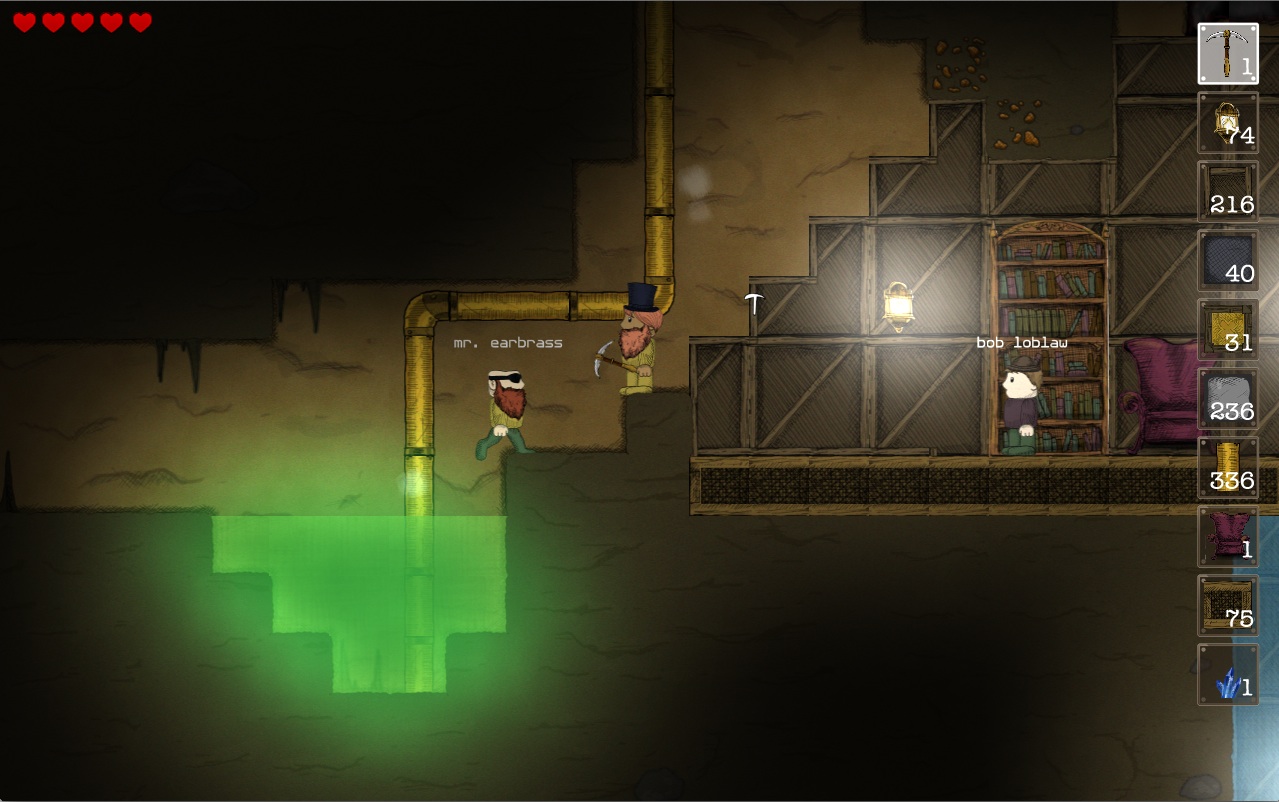This screenshot has height=802, width=1279.
Task: Choose the blue crystal slot
Action: tap(1228, 674)
